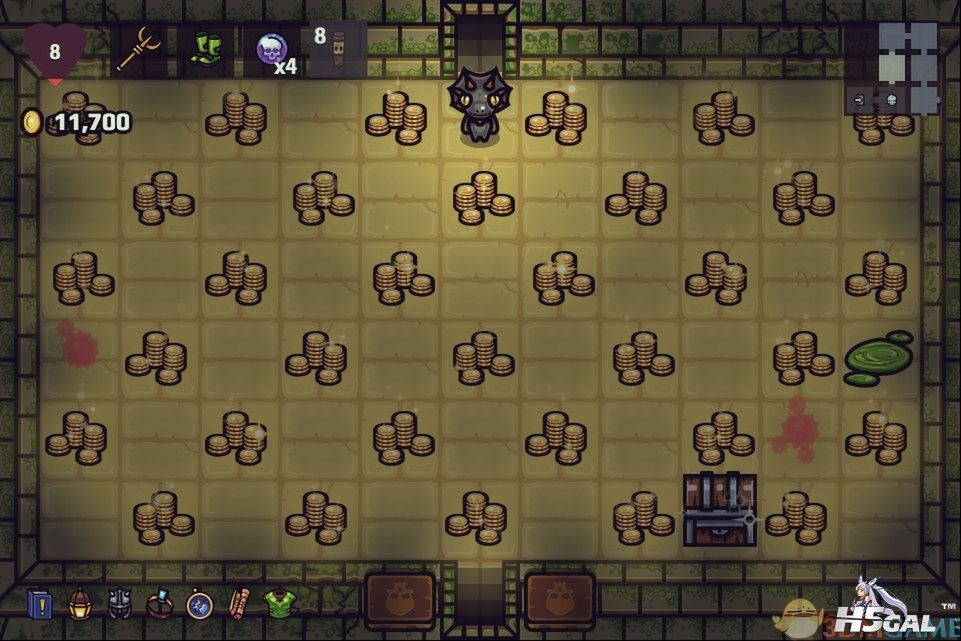Select the blue compass item
This screenshot has width=961, height=641.
[x=199, y=604]
